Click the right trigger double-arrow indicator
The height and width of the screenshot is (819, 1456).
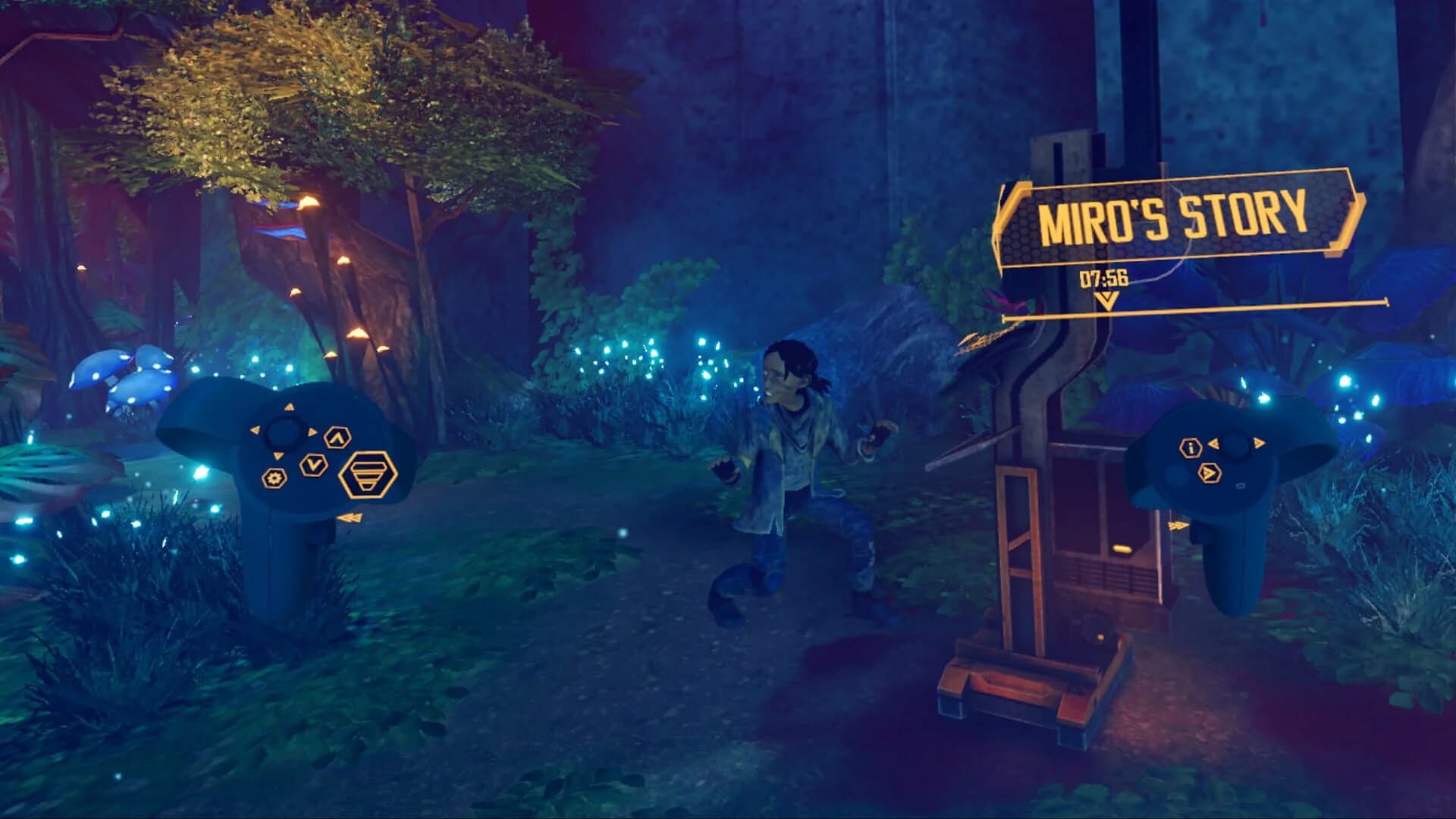(1178, 526)
